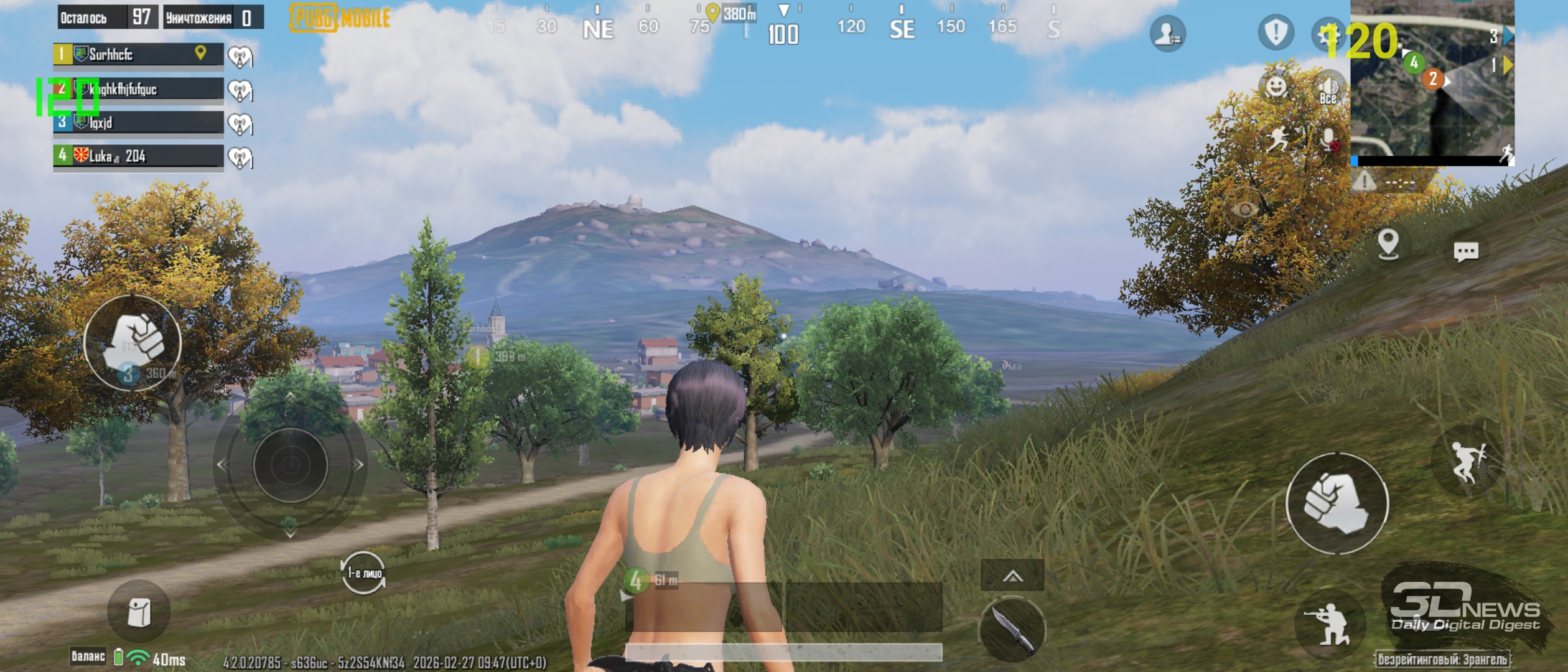
Task: Place a map marker with the pin icon
Action: (x=1388, y=243)
